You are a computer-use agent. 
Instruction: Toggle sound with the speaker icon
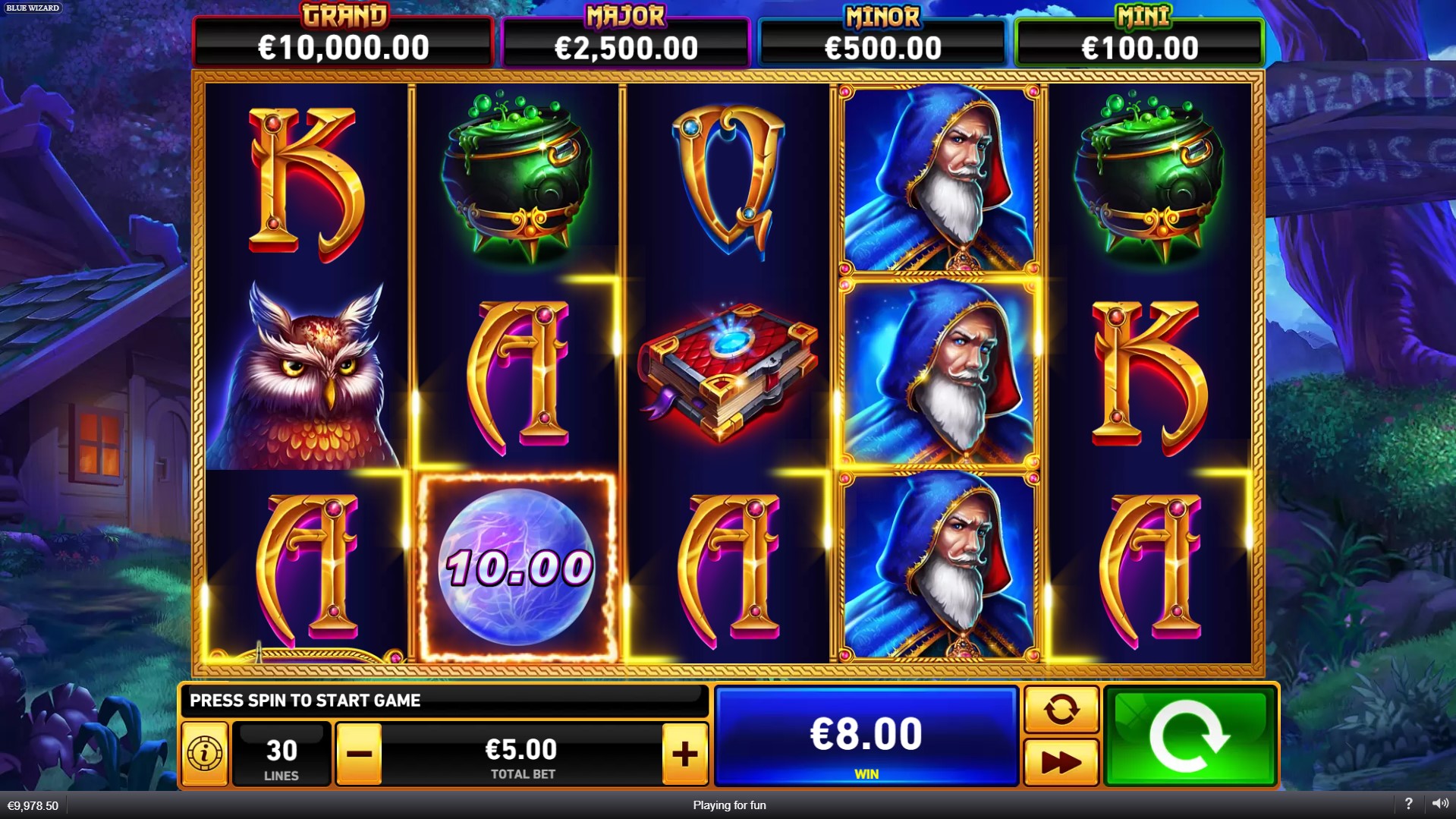tap(1439, 804)
